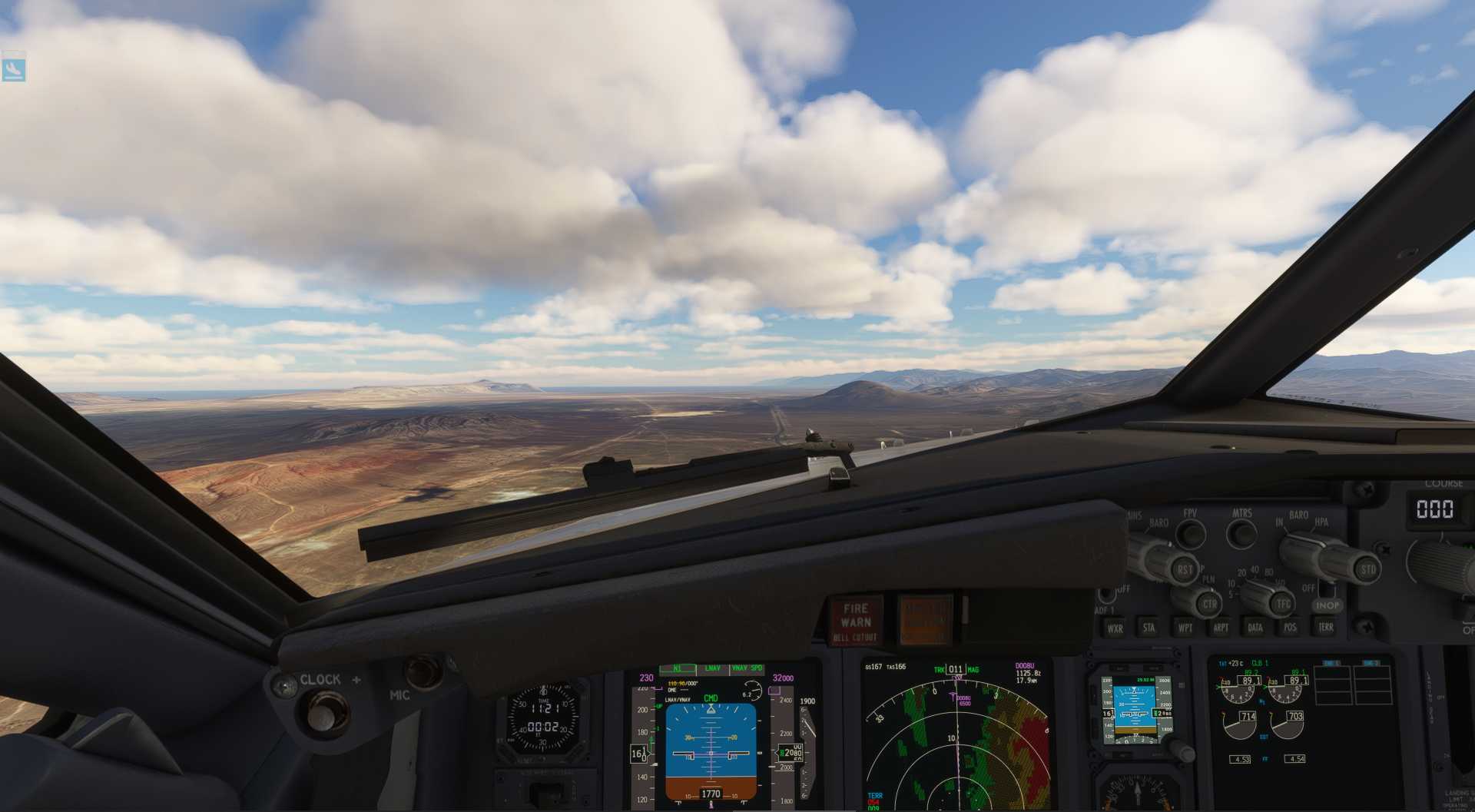Toggle the WPT waypoints map button

(x=1185, y=628)
